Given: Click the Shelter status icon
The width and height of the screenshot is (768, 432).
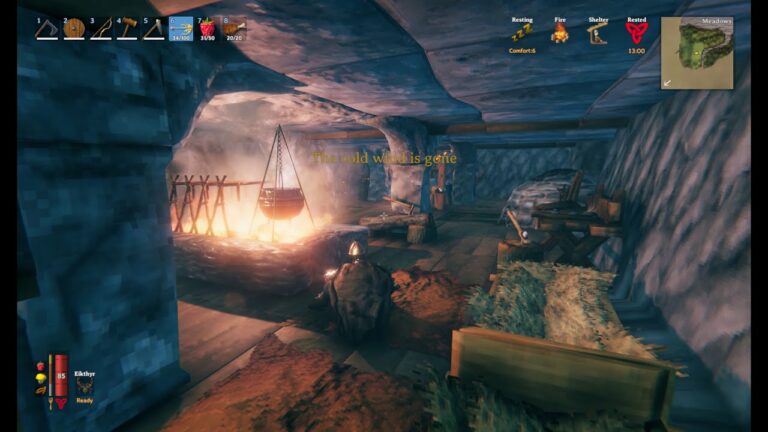Looking at the screenshot, I should click(598, 34).
